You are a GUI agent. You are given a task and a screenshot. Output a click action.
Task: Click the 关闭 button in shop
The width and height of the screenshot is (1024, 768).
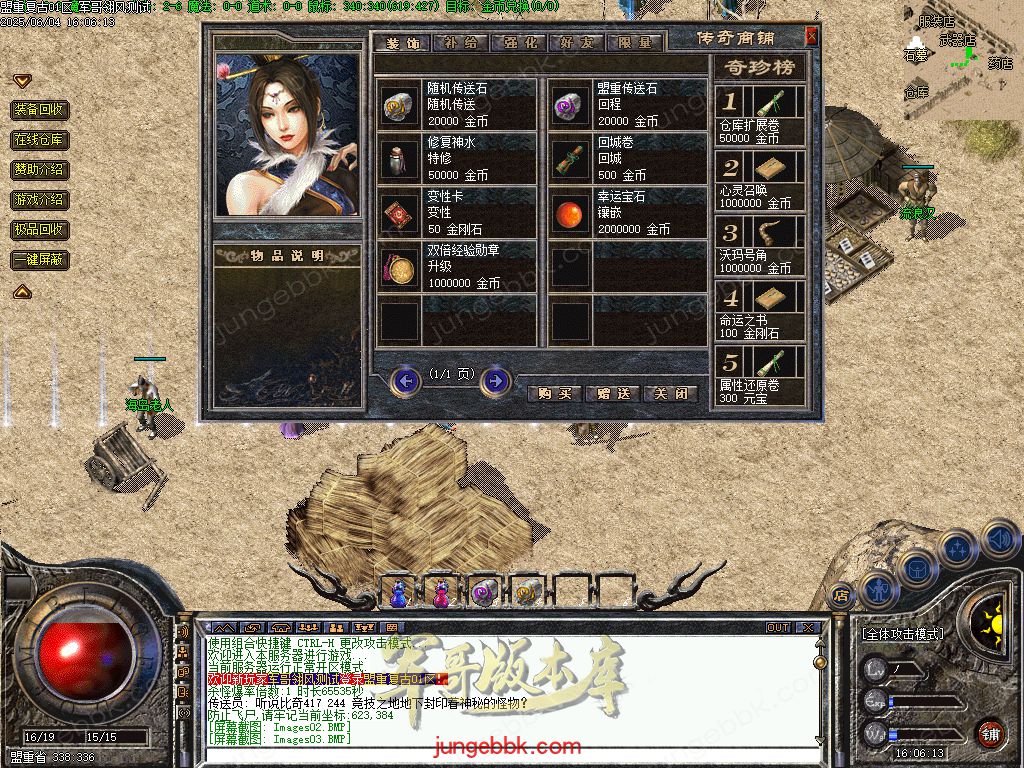coord(669,394)
